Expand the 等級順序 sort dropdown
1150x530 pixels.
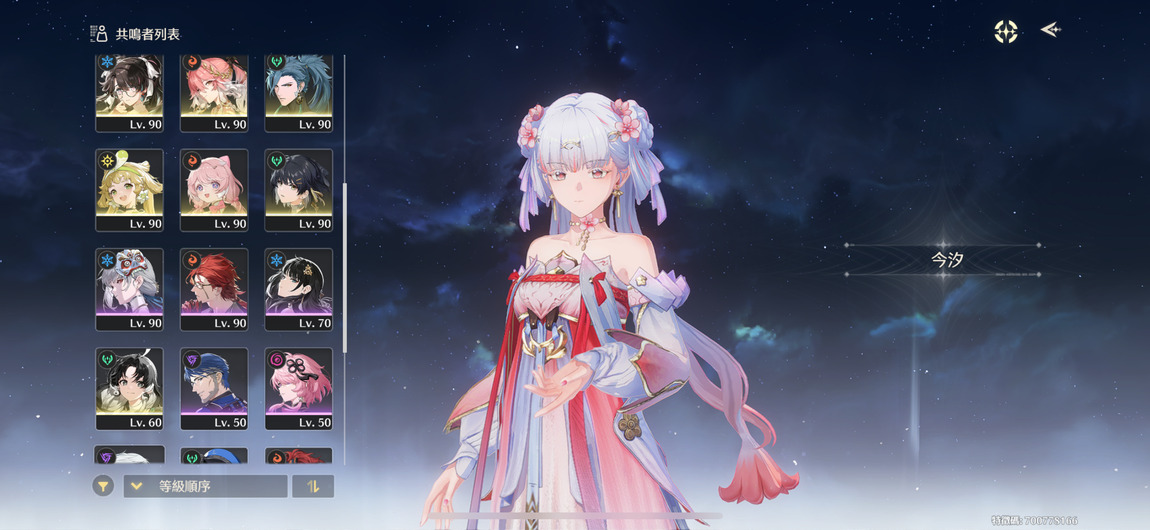[x=205, y=487]
